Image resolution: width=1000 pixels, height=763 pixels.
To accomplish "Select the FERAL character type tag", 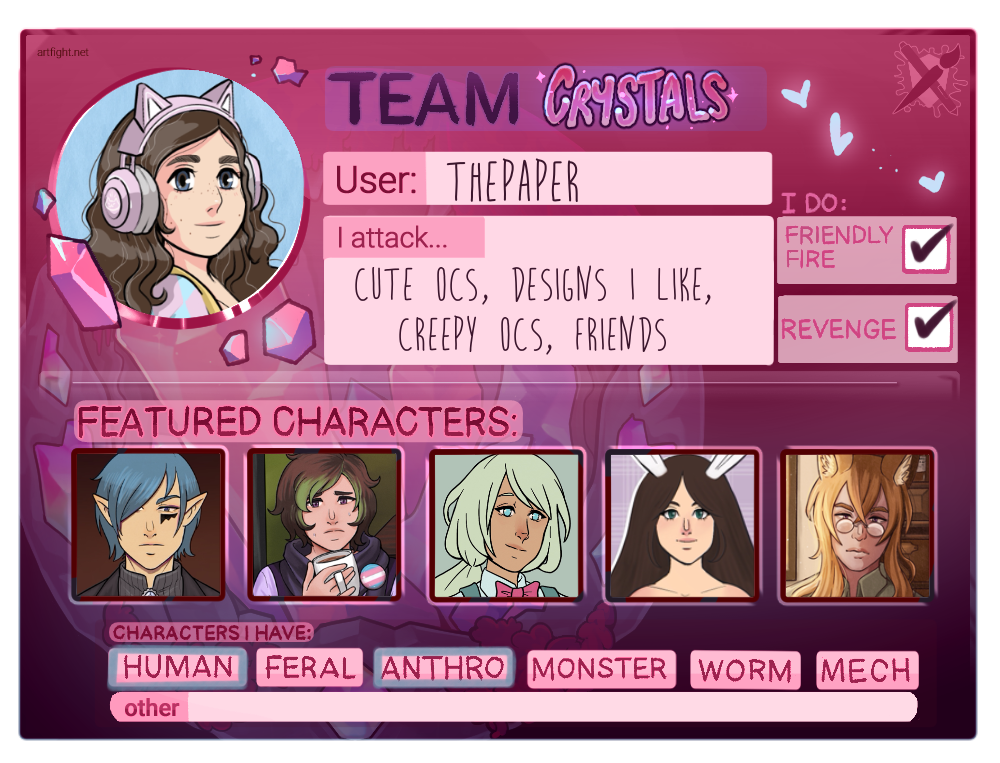I will (x=309, y=668).
